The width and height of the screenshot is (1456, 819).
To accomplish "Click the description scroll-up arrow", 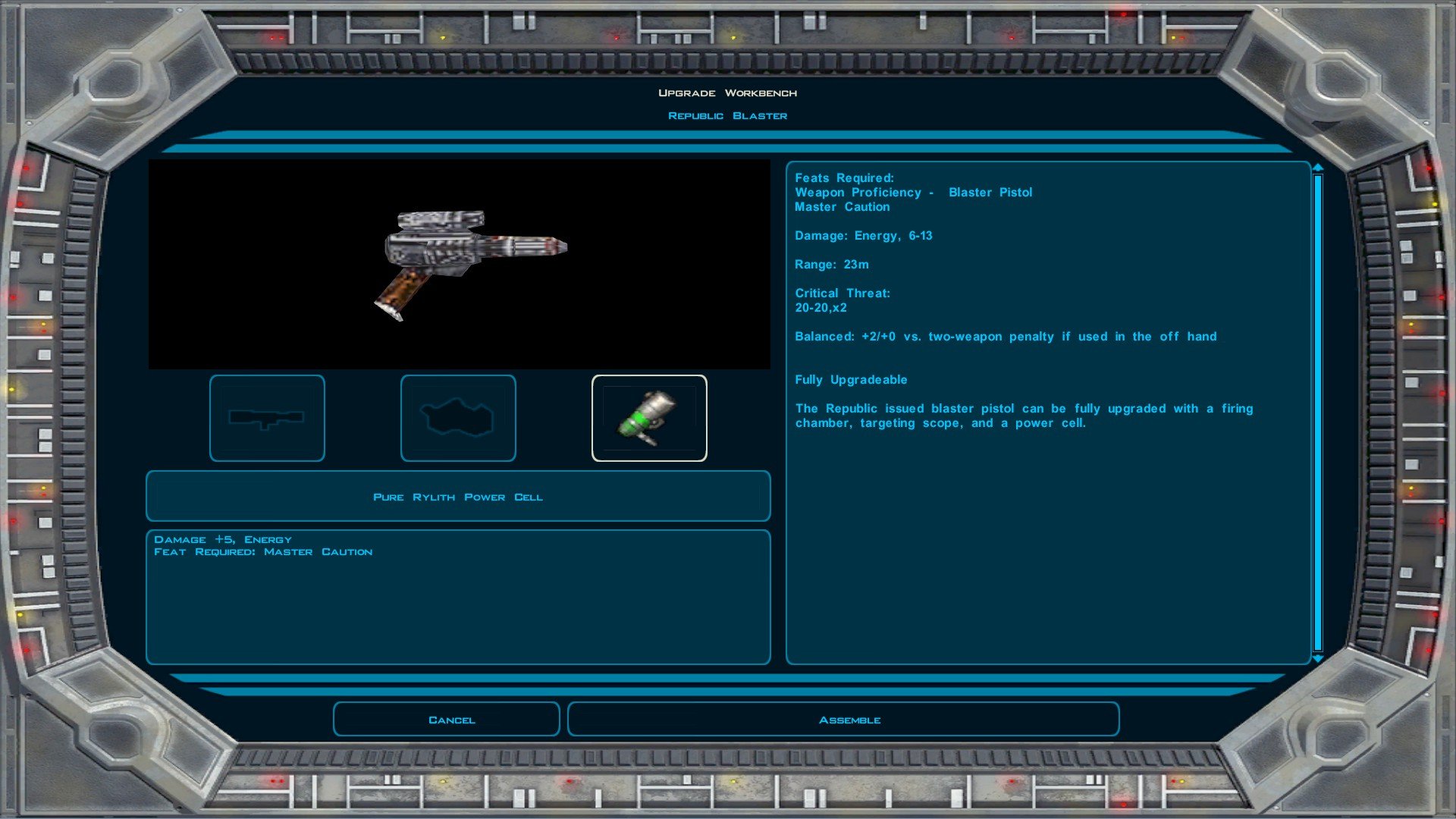I will tap(1318, 168).
